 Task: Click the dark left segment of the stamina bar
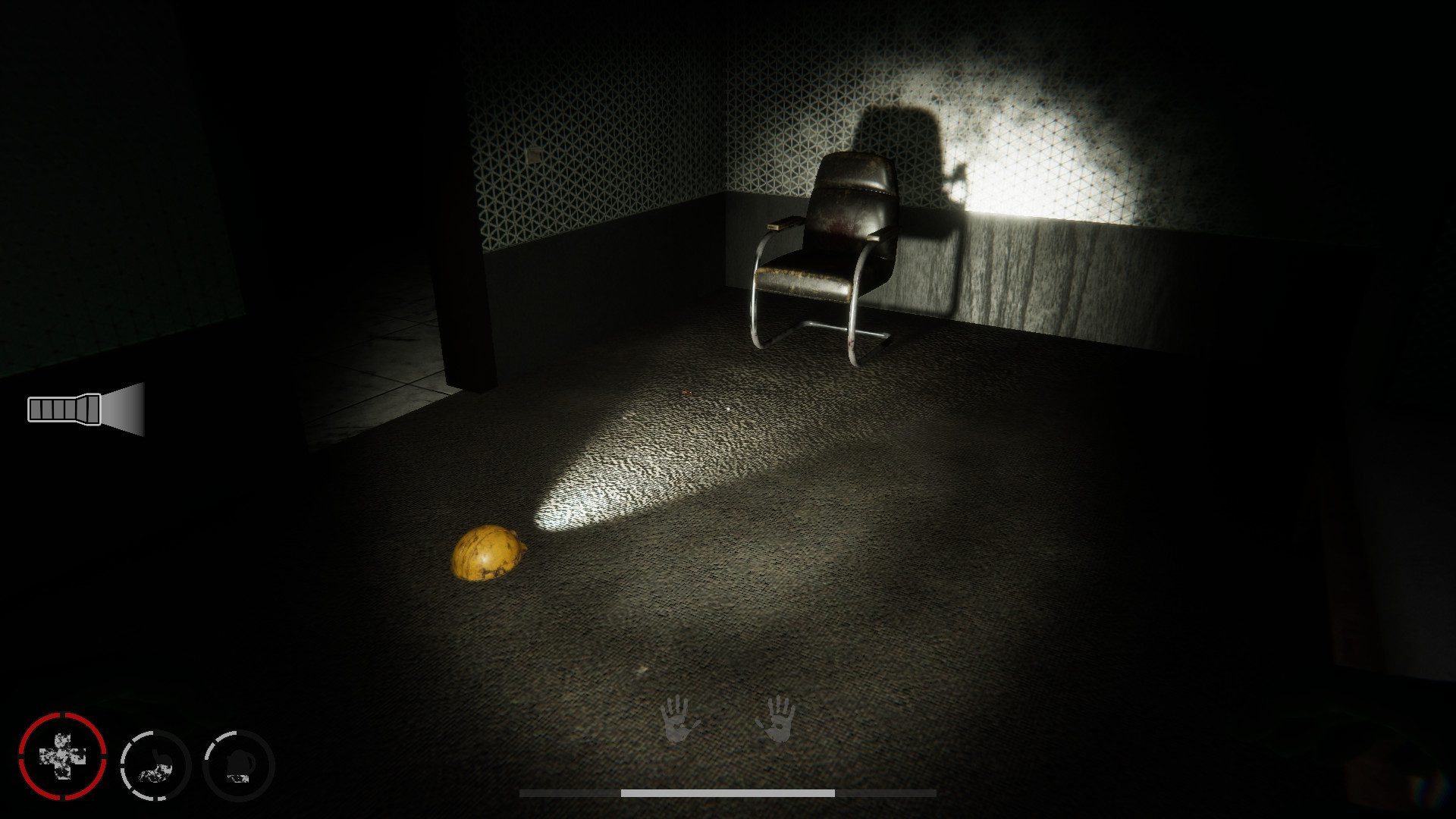[569, 791]
